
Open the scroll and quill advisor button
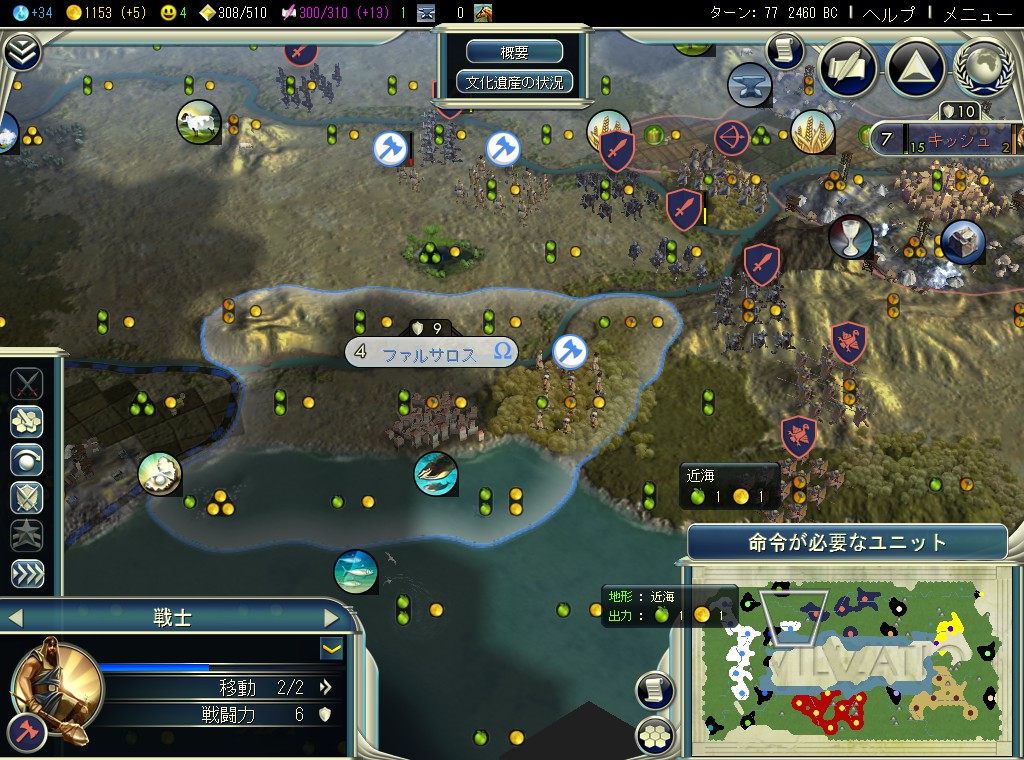848,68
